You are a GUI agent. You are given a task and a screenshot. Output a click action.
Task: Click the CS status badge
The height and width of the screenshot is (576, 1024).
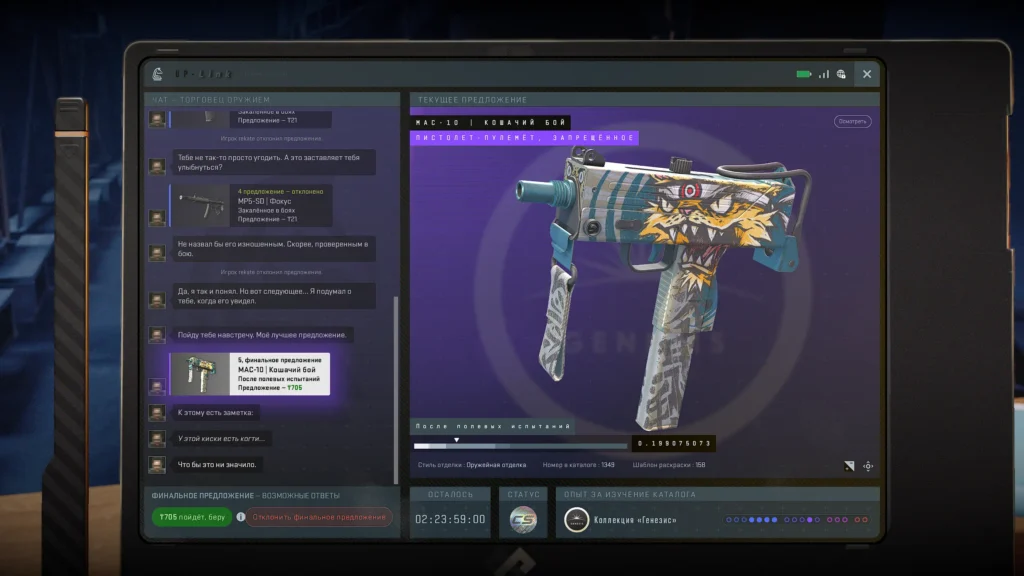pyautogui.click(x=523, y=519)
